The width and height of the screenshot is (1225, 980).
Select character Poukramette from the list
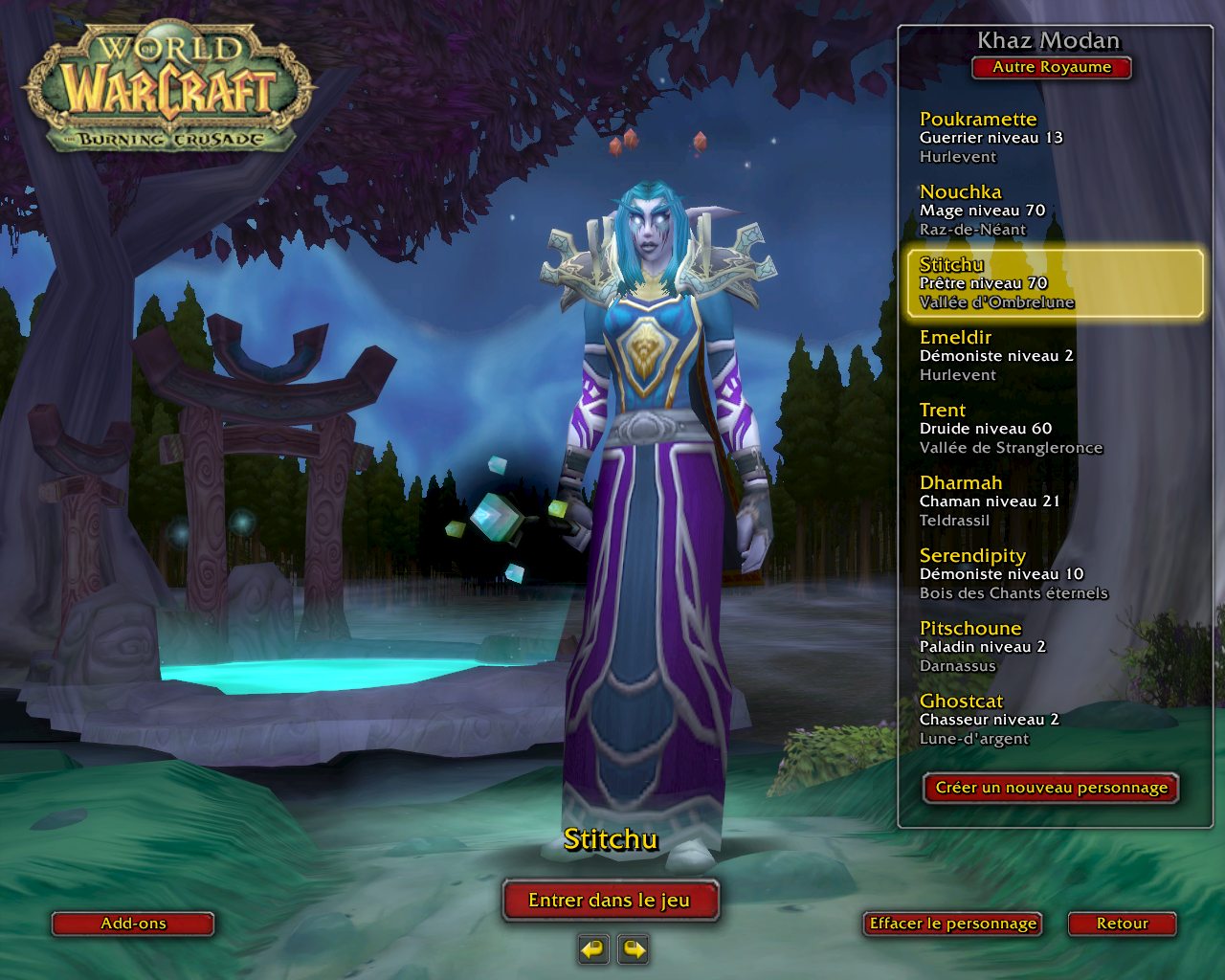tap(1053, 137)
